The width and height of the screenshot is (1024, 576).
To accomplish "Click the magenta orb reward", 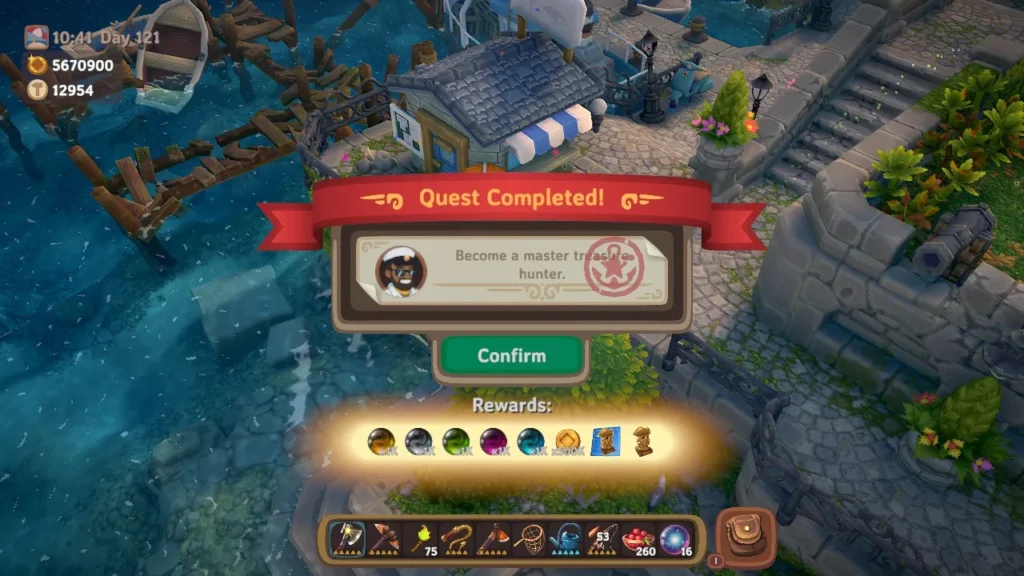I will coord(493,441).
